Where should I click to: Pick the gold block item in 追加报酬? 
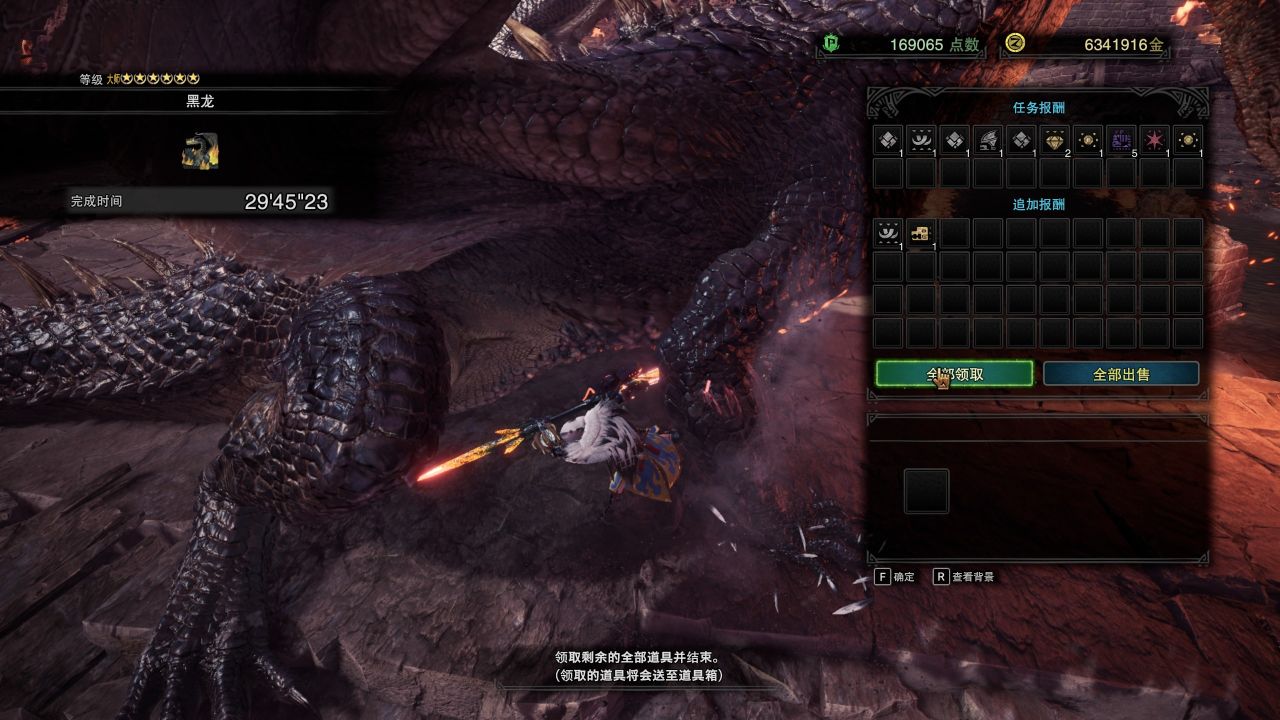pyautogui.click(x=921, y=233)
